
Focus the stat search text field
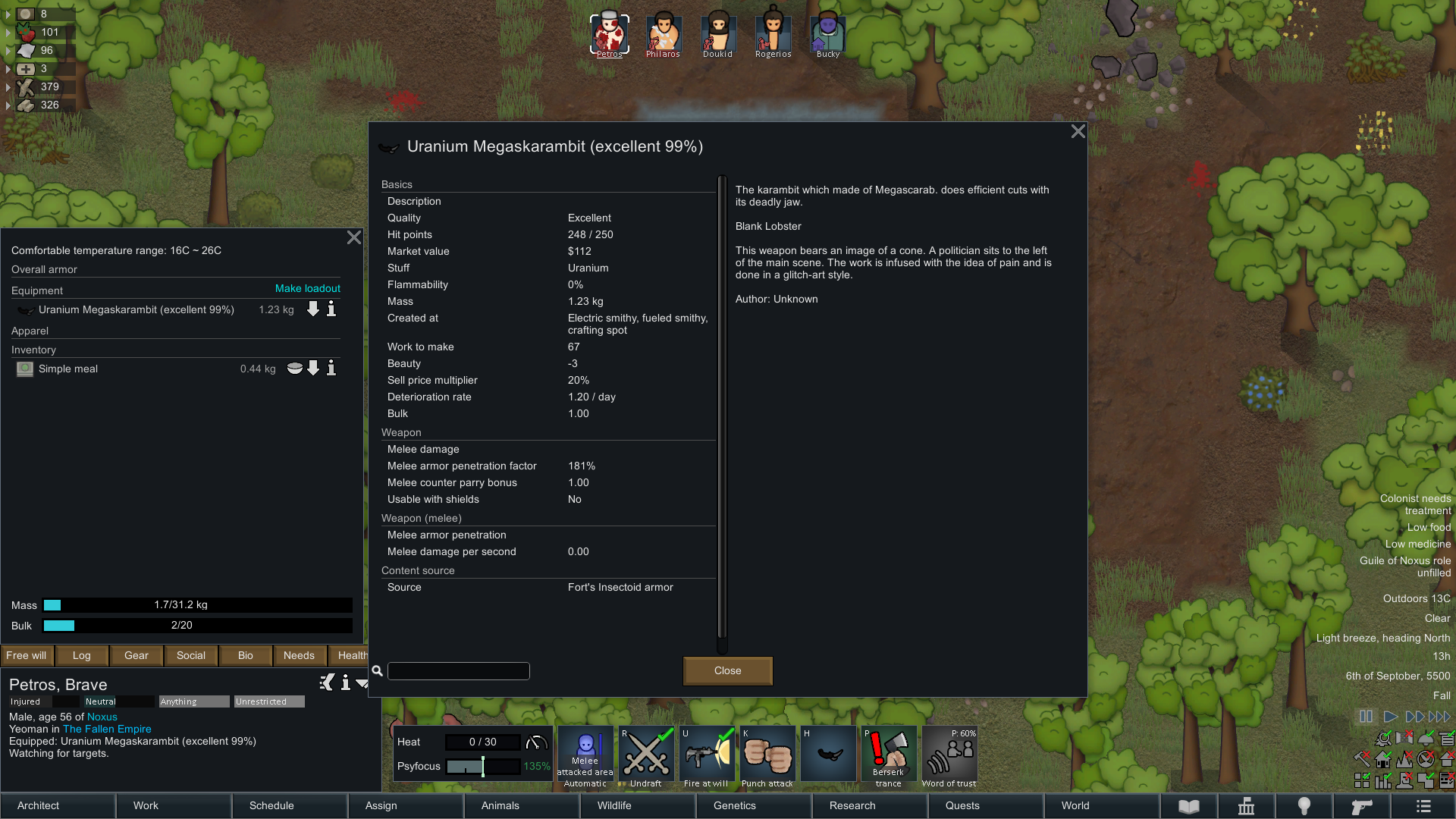click(x=458, y=671)
